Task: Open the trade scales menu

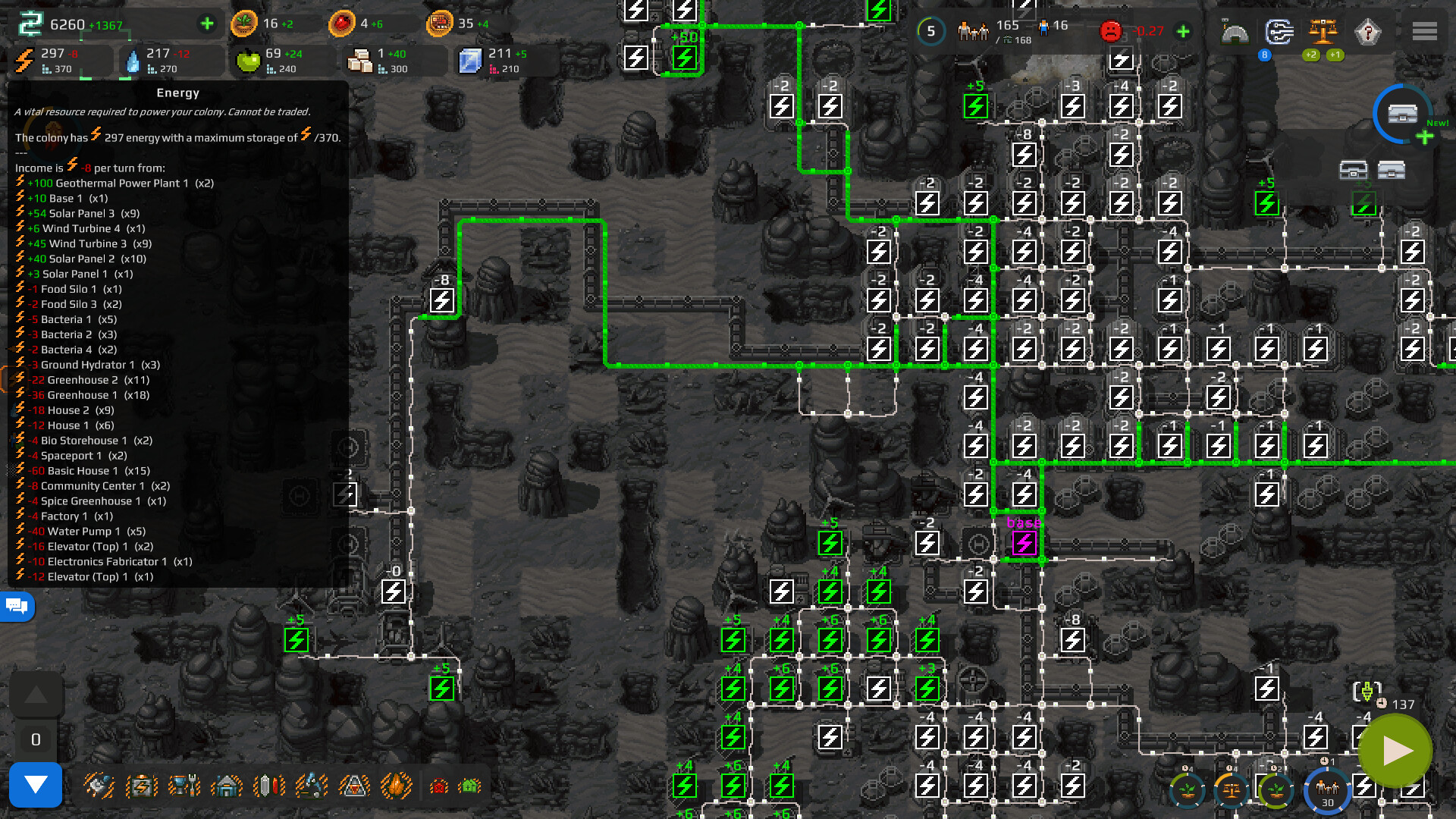Action: [1324, 32]
